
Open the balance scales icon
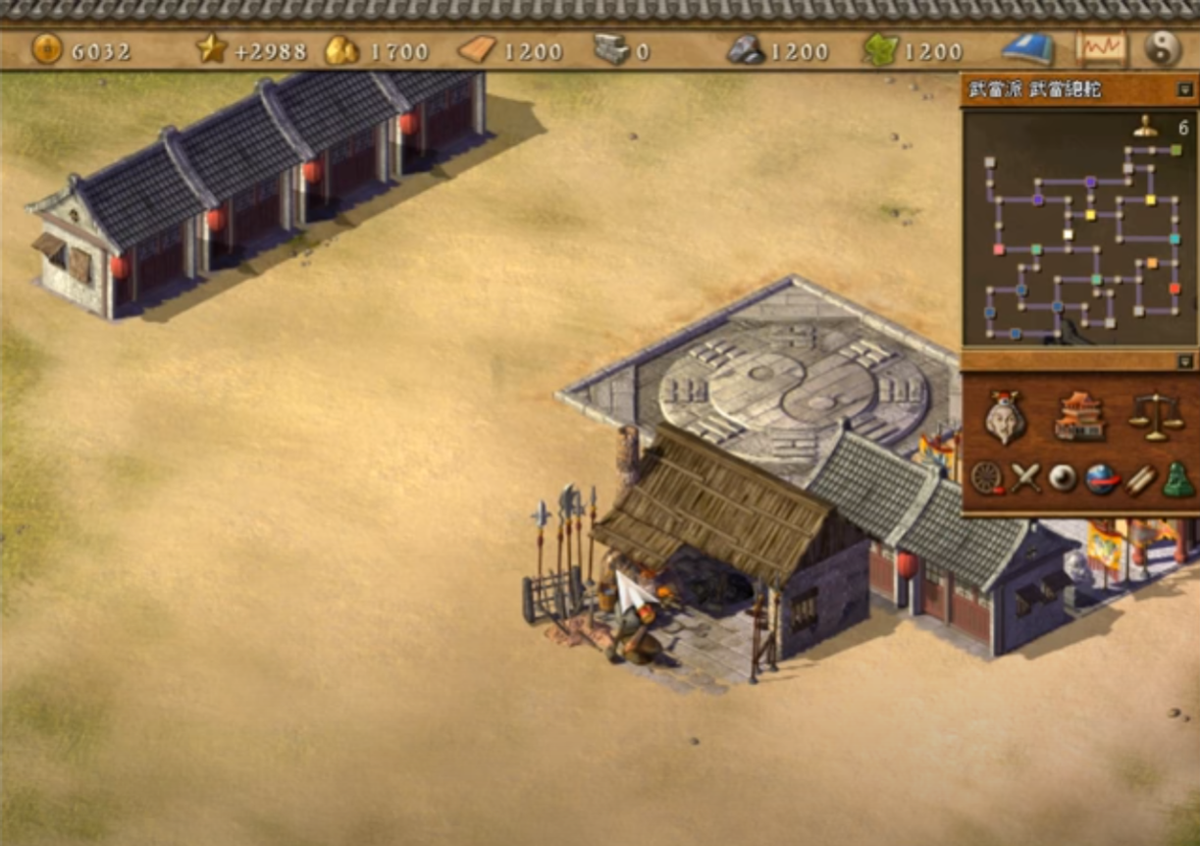(1155, 416)
